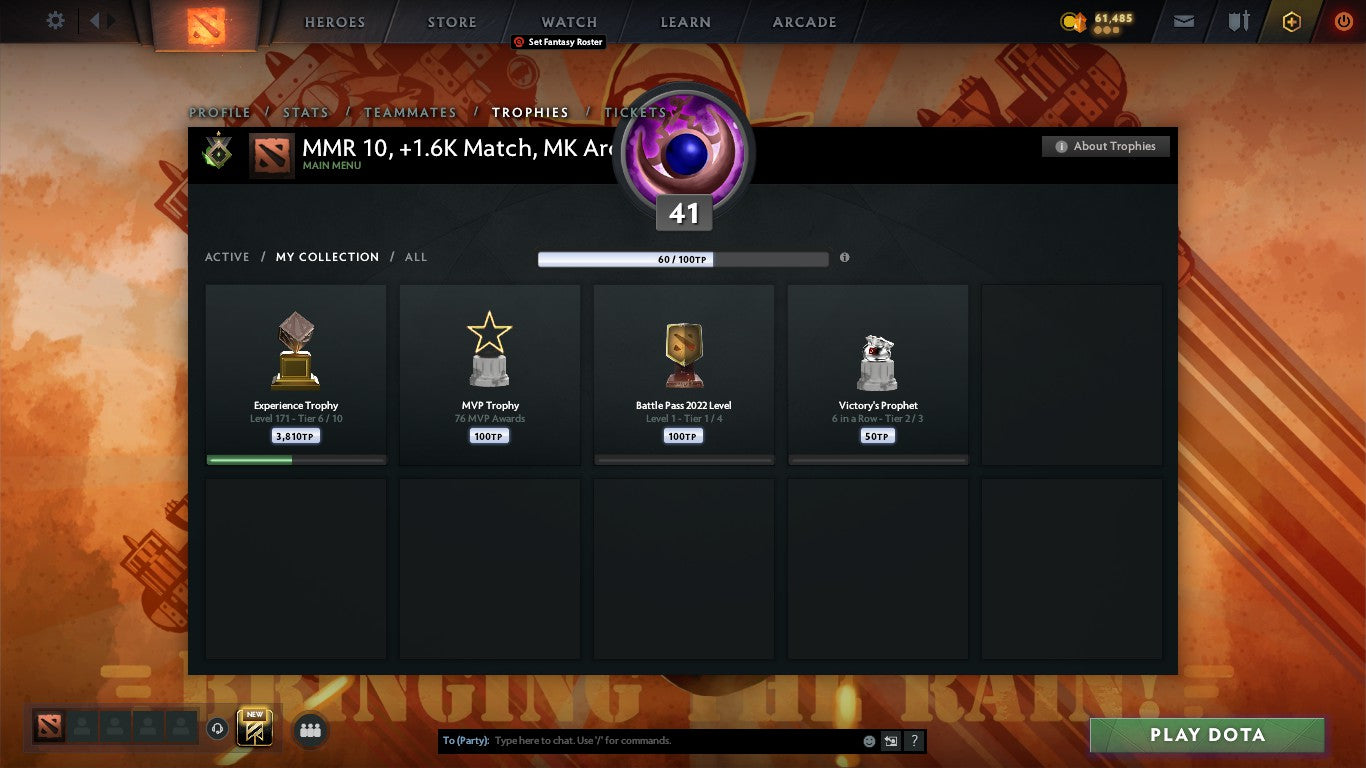Open the Armory shield and sword icon
The height and width of the screenshot is (768, 1366).
(1237, 20)
